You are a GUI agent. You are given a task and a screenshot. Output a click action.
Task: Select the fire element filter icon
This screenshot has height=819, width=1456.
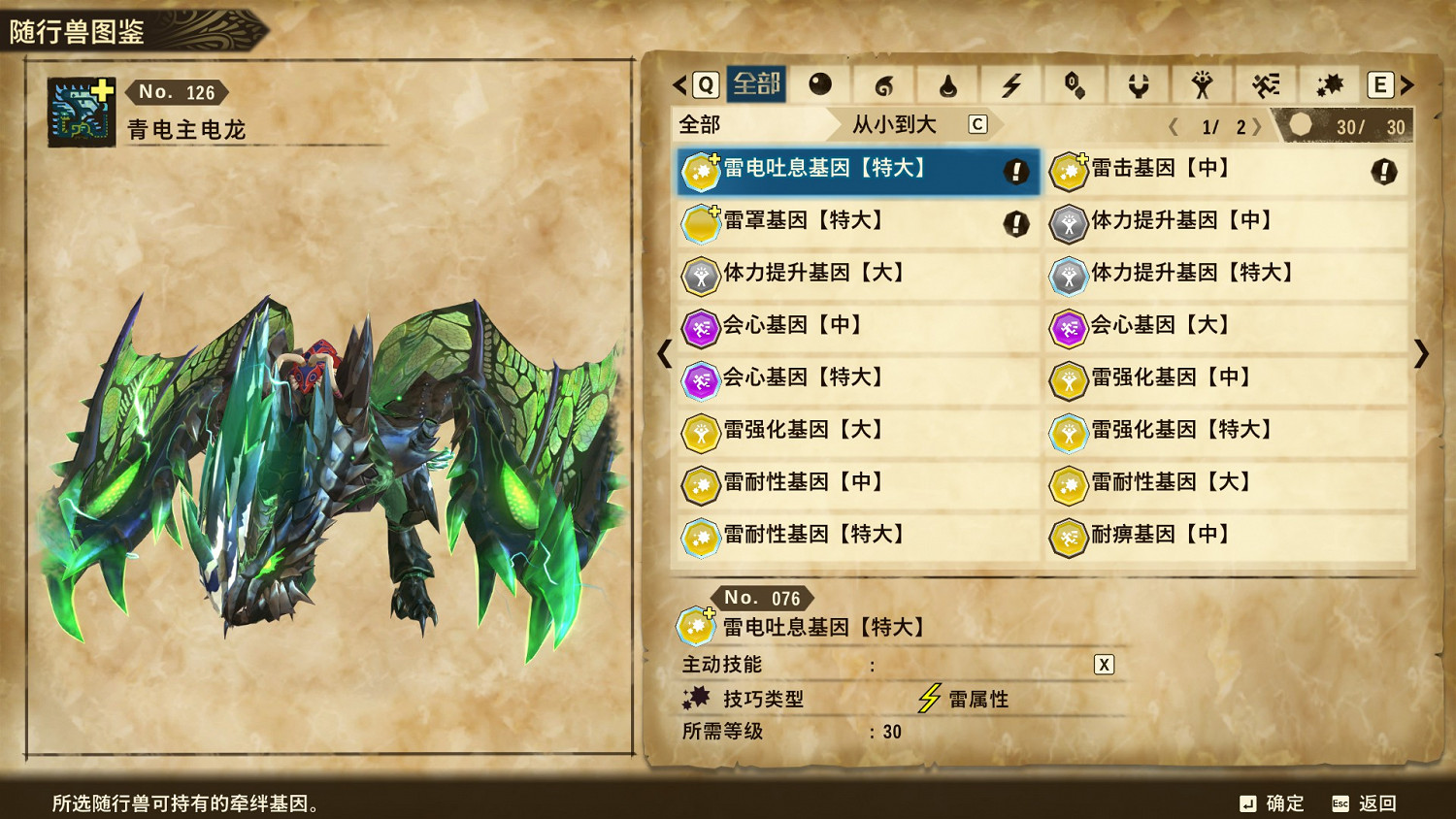pyautogui.click(x=883, y=84)
